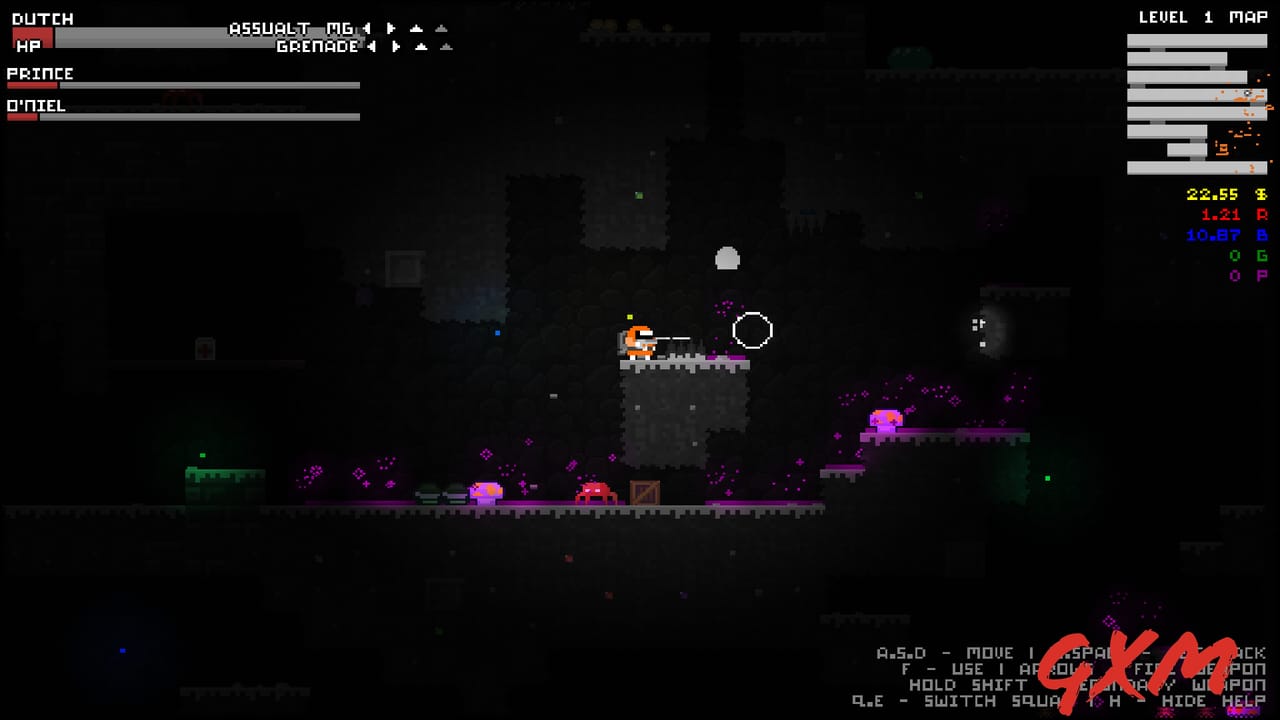Click the right arrow beside Grenade
1280x720 pixels.
point(395,45)
